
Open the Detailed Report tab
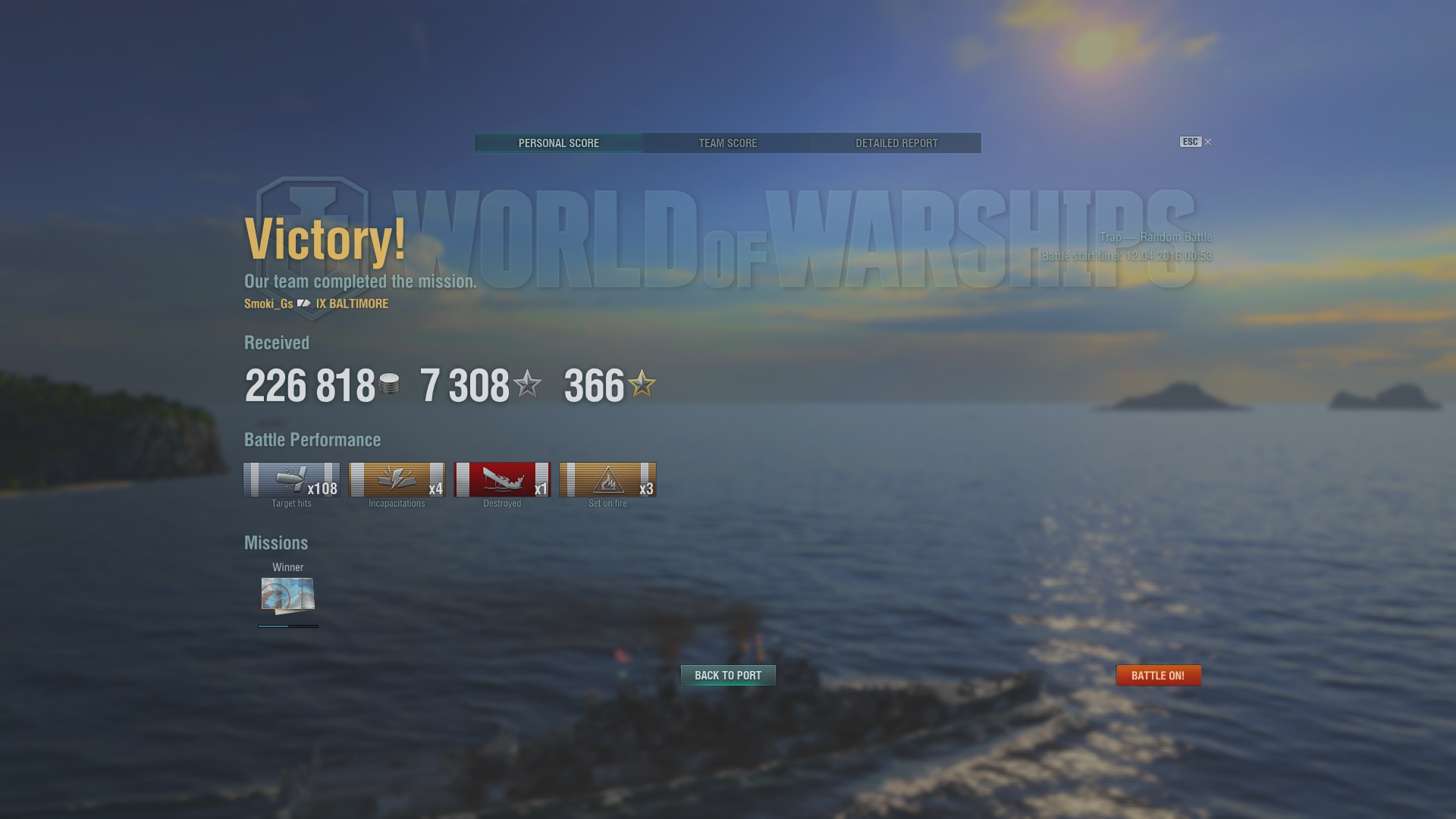(x=896, y=143)
